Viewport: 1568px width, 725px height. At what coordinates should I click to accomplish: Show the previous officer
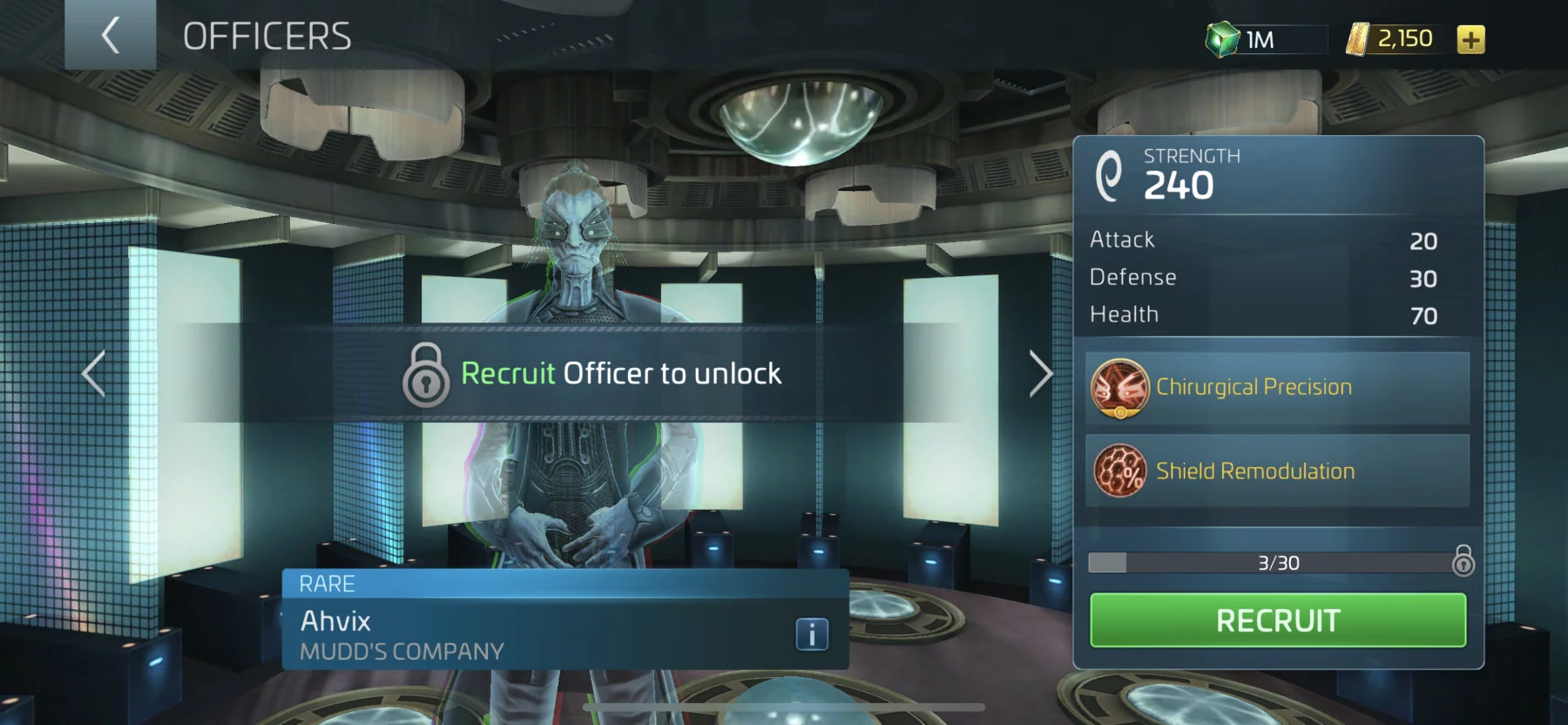point(94,374)
